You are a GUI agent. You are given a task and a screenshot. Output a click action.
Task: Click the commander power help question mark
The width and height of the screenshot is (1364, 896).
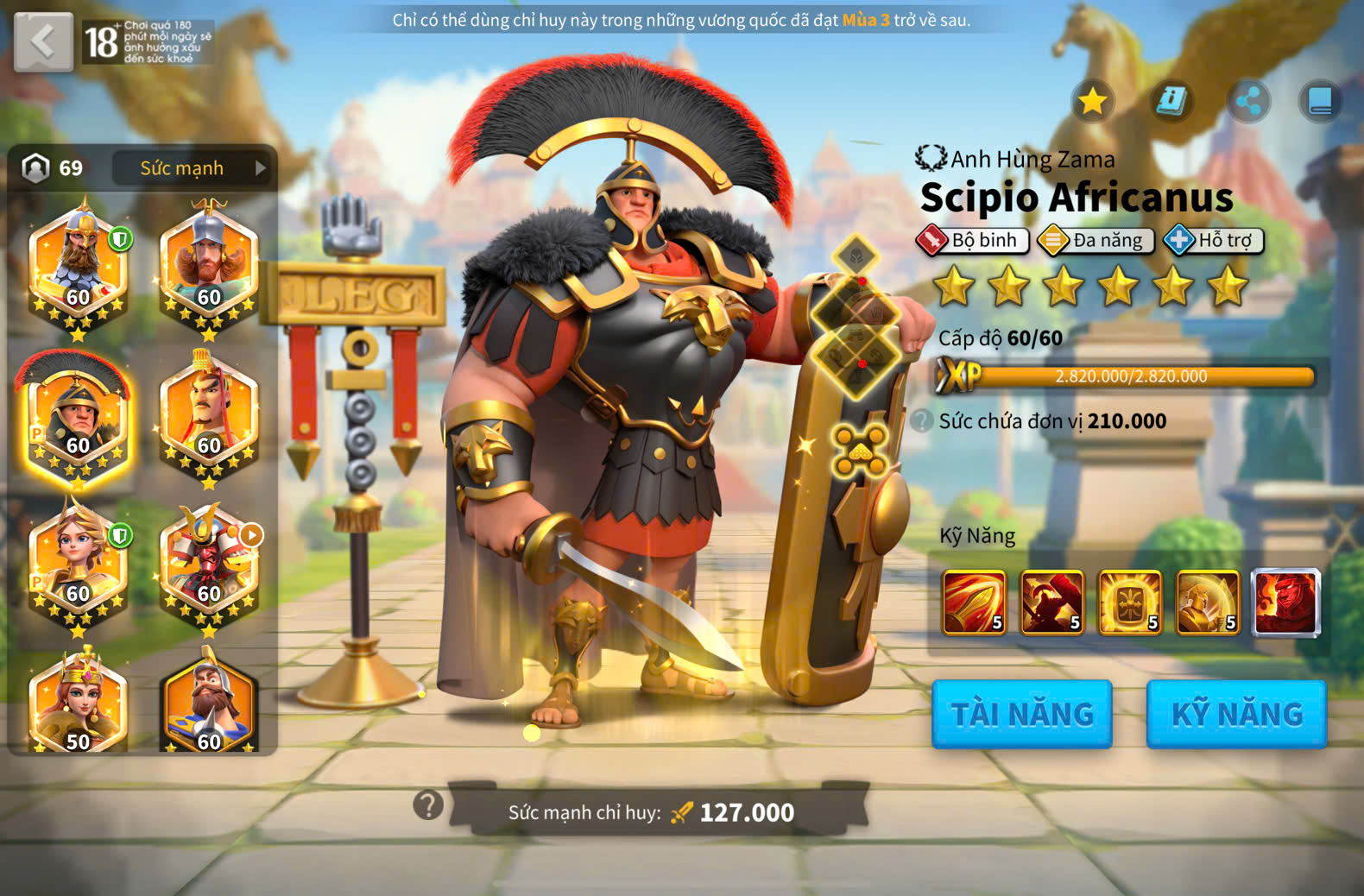click(x=428, y=805)
